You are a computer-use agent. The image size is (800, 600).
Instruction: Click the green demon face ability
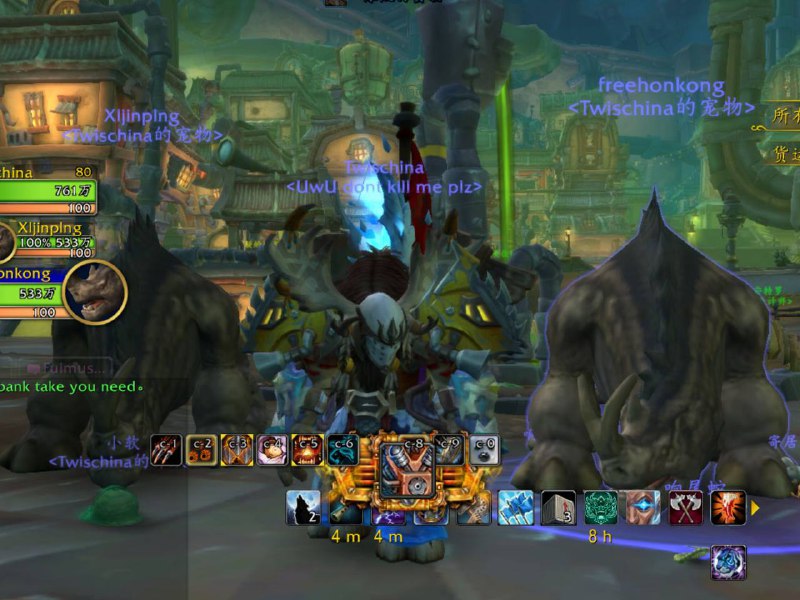tap(601, 508)
